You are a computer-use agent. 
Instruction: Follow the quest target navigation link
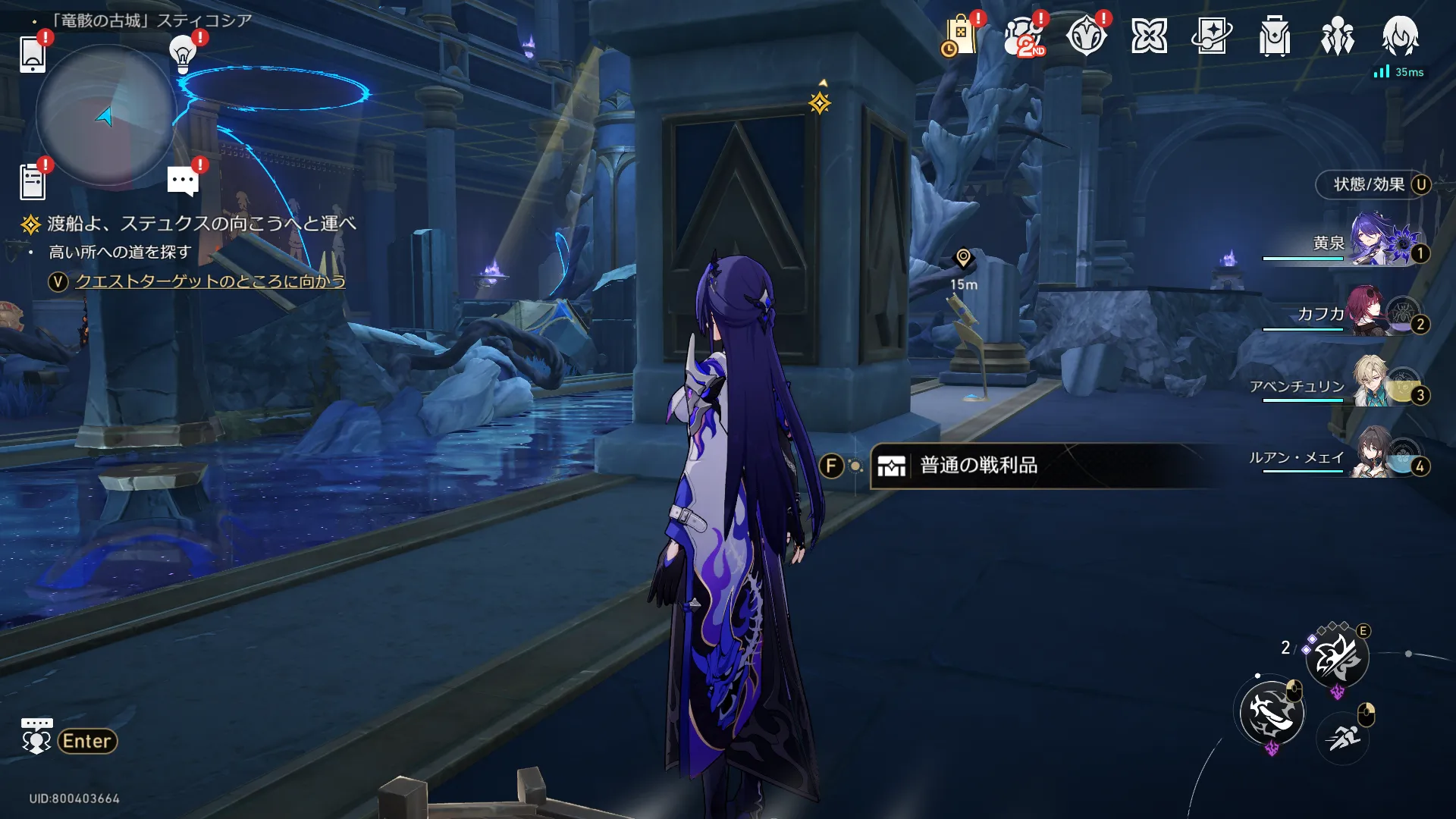click(210, 282)
